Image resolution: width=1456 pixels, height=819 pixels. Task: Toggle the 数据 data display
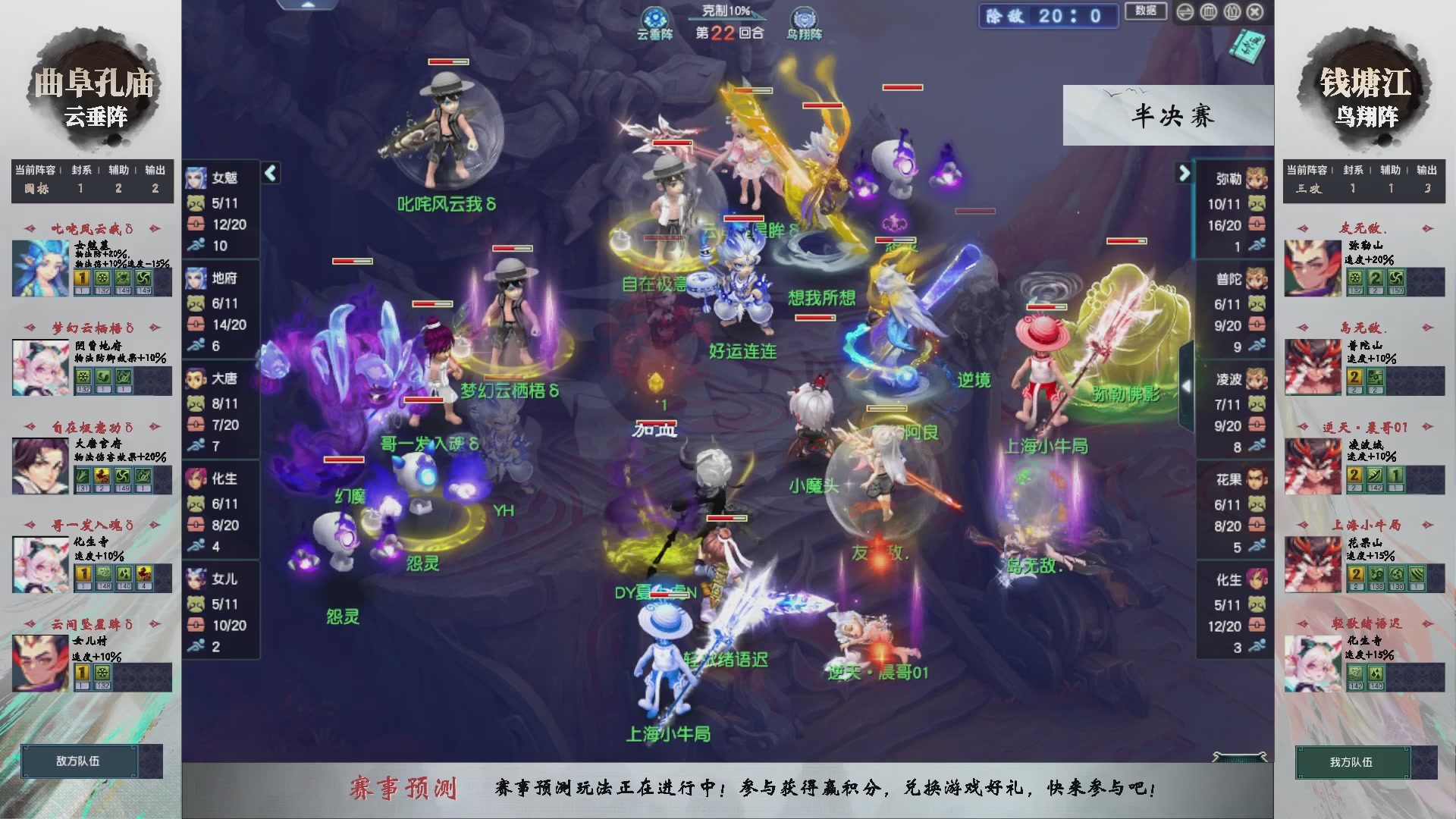[x=1145, y=11]
